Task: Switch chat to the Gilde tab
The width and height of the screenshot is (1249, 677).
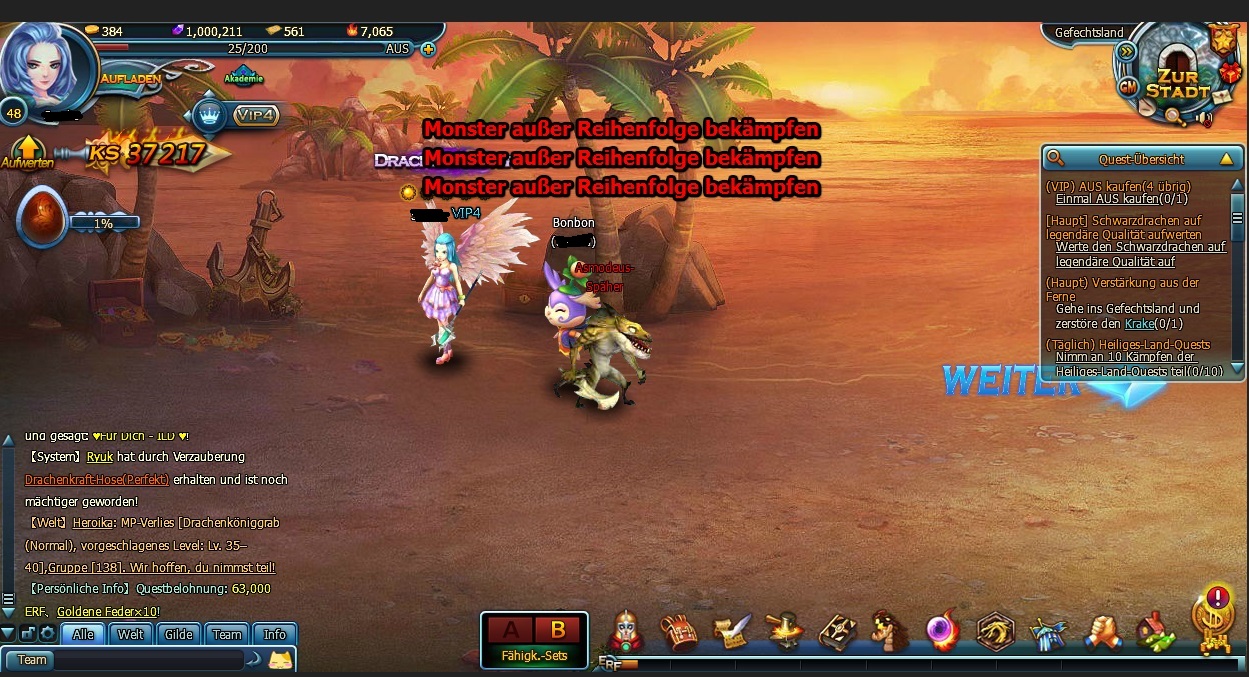Action: [179, 634]
